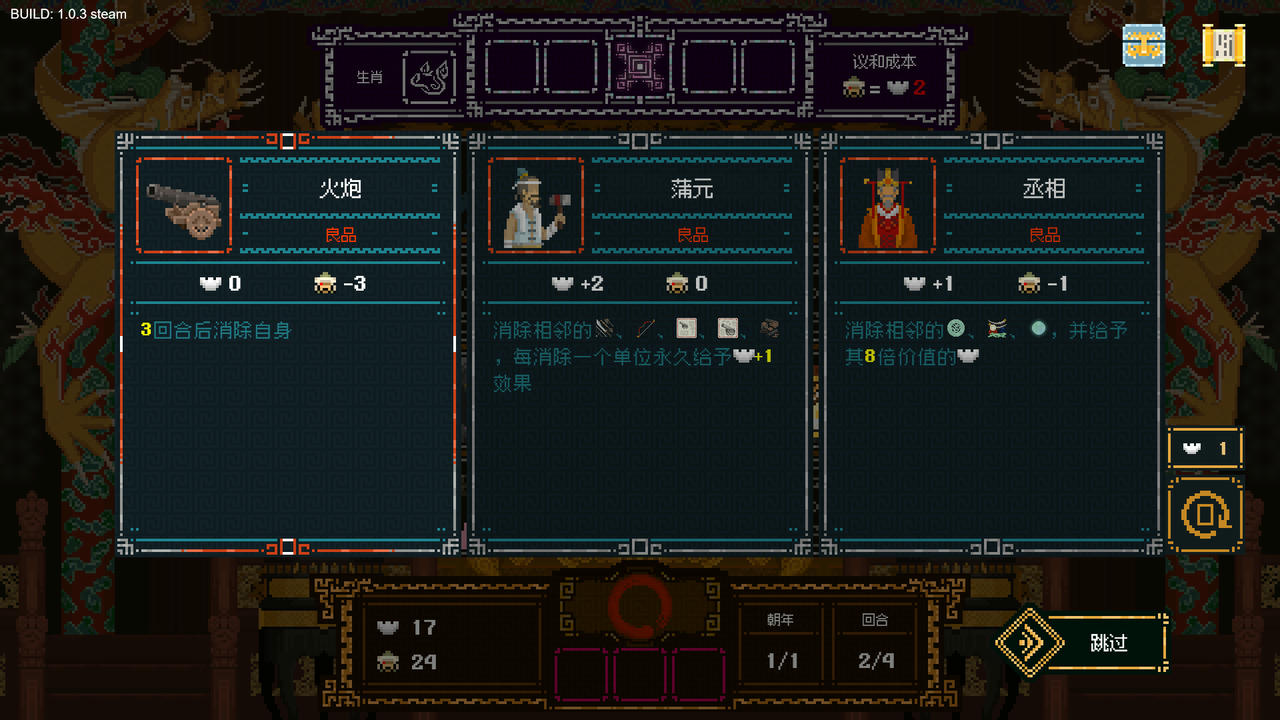Click the 良品 quality label on the 火炮 card
Image resolution: width=1280 pixels, height=720 pixels.
click(x=342, y=235)
